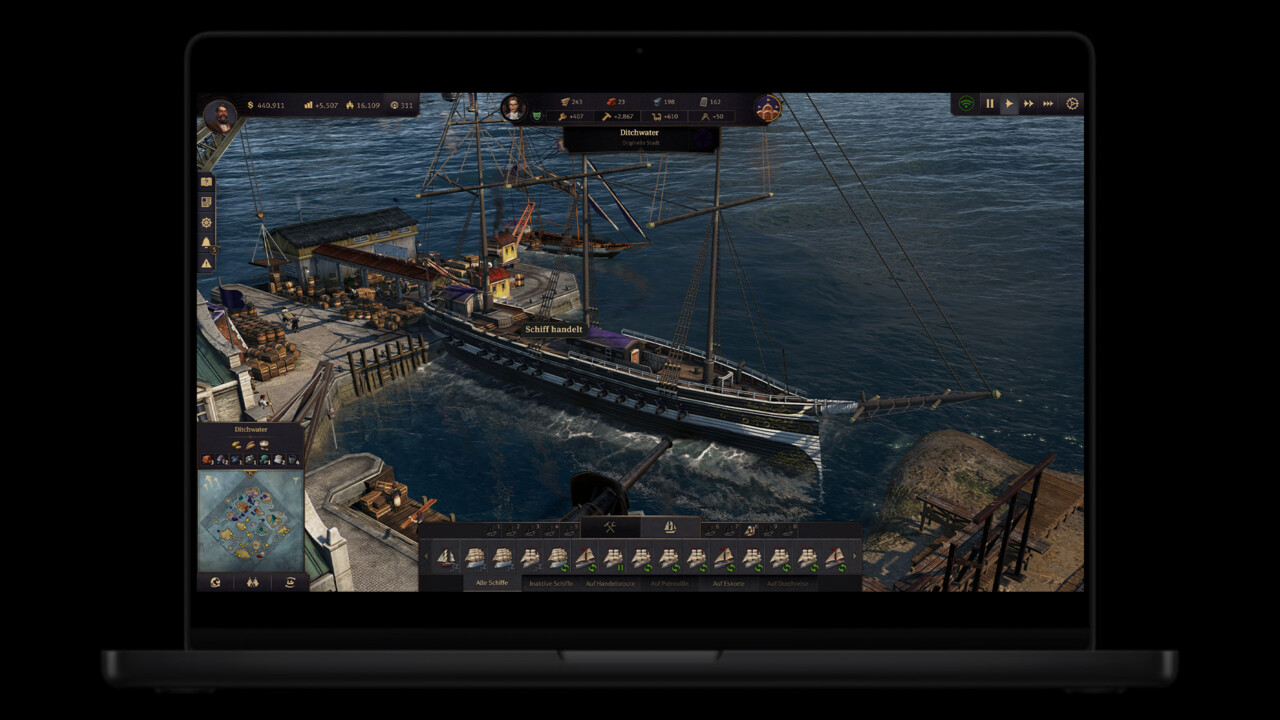Select the first schooner thumbnail in the roster
The image size is (1280, 720).
(x=446, y=557)
